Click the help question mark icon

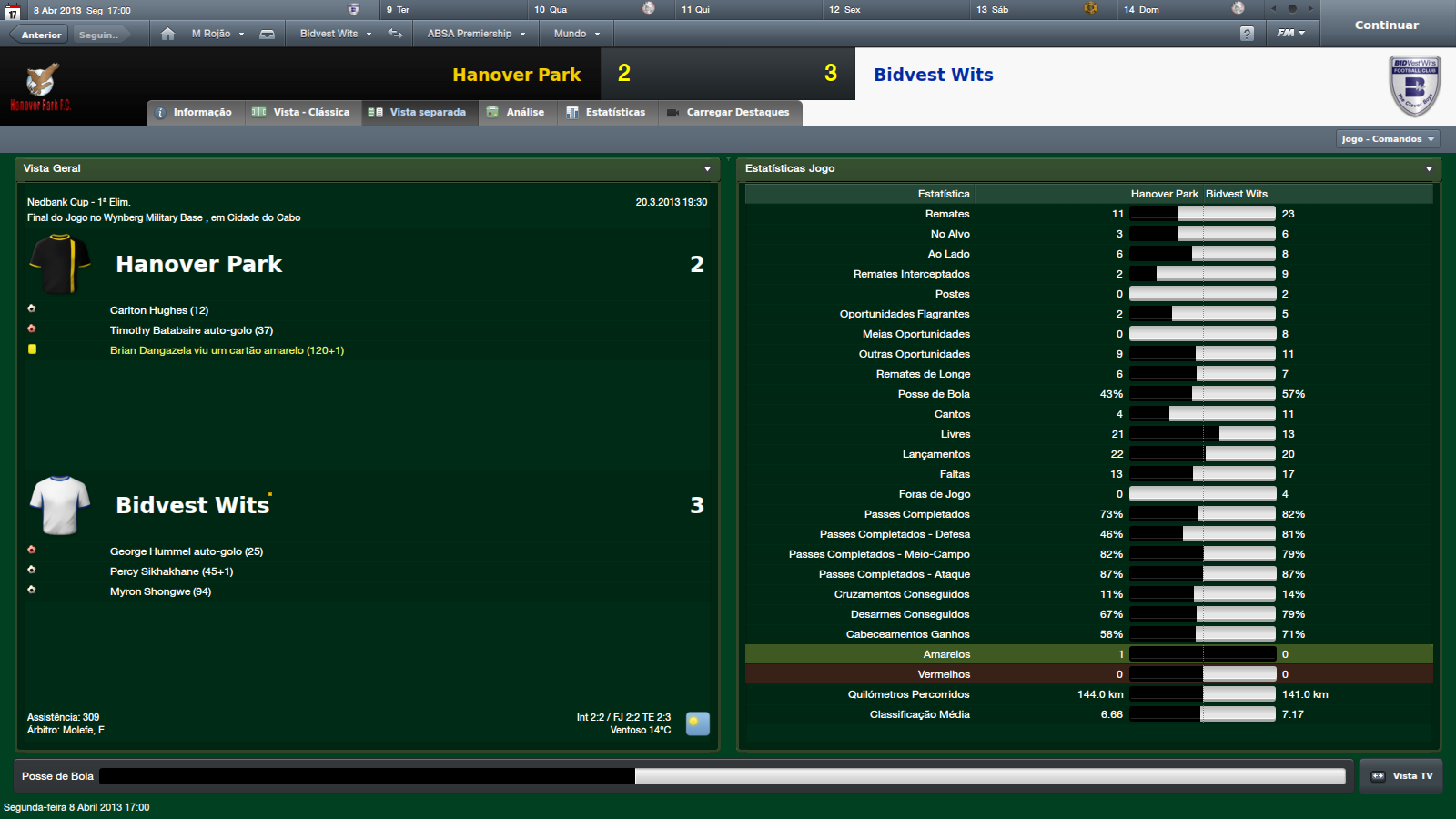pyautogui.click(x=1247, y=34)
